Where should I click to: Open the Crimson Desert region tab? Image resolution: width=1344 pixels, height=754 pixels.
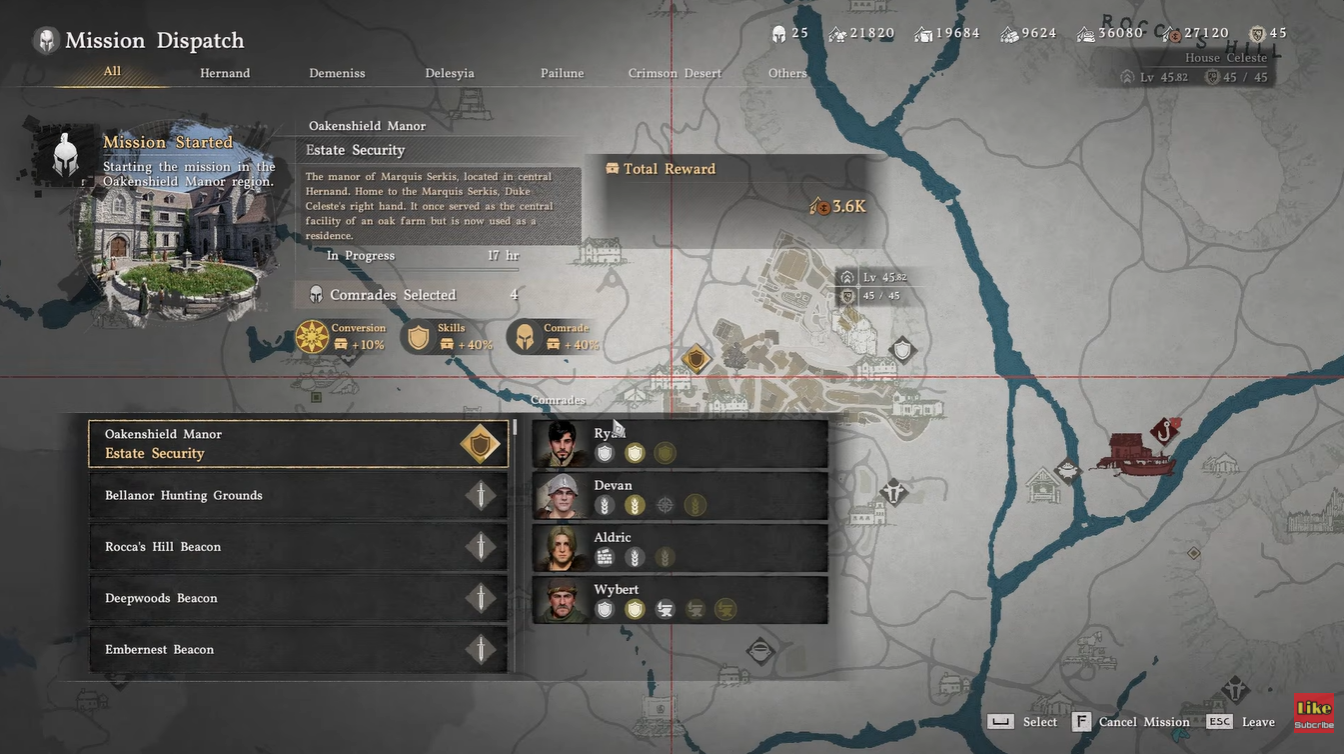point(675,72)
